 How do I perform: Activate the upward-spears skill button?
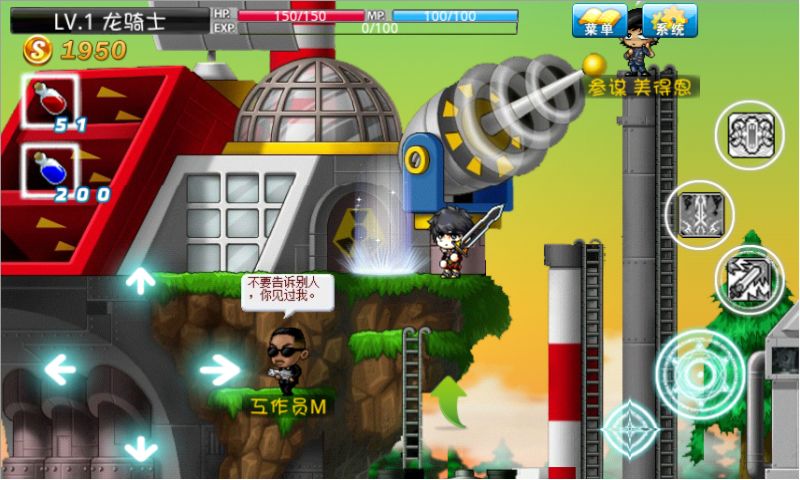coord(699,214)
